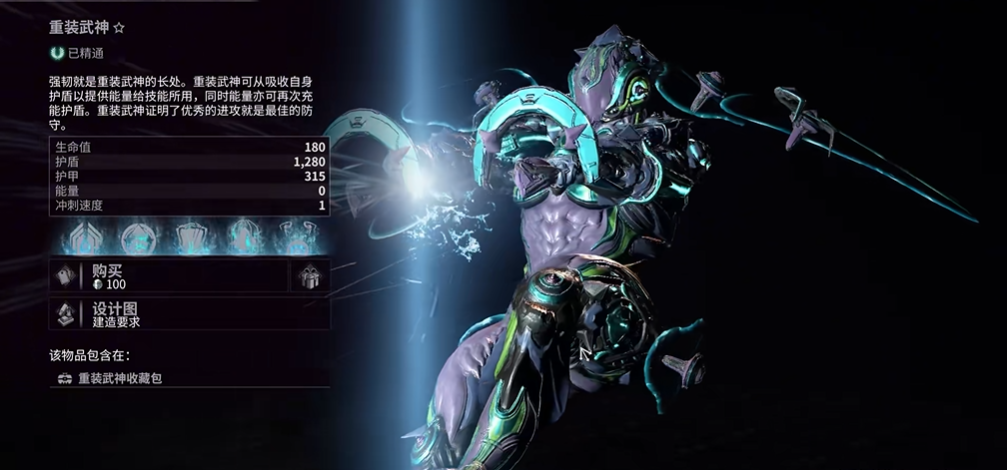Check the last ability icon with curved horns
This screenshot has height=470, width=1007.
(x=296, y=237)
